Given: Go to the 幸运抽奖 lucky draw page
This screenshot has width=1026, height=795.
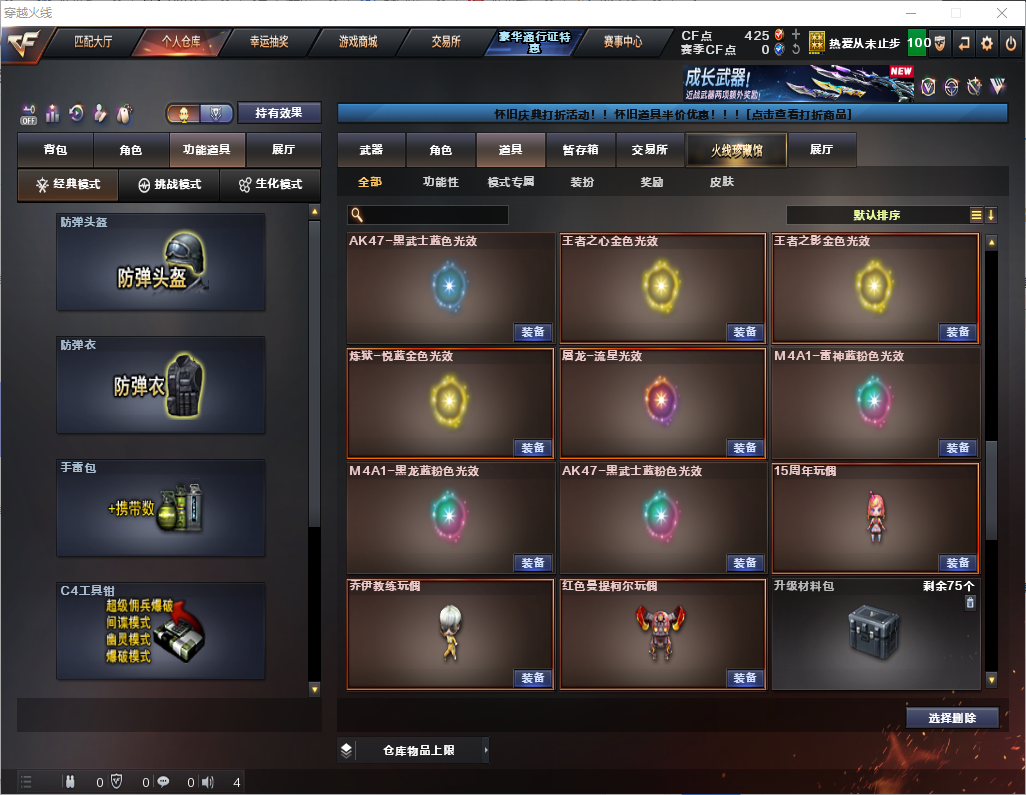Looking at the screenshot, I should [x=269, y=42].
